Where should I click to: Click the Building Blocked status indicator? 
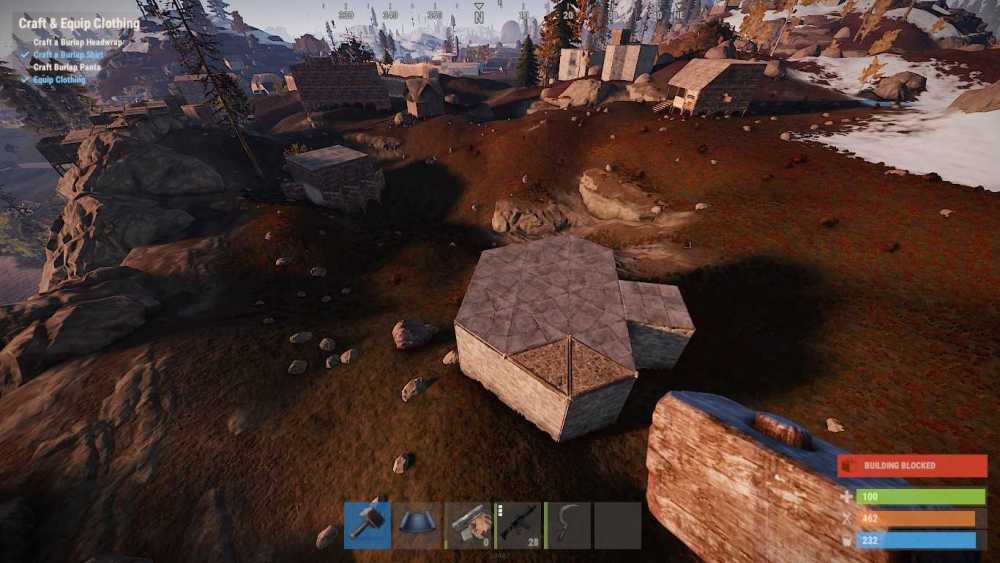click(x=912, y=466)
